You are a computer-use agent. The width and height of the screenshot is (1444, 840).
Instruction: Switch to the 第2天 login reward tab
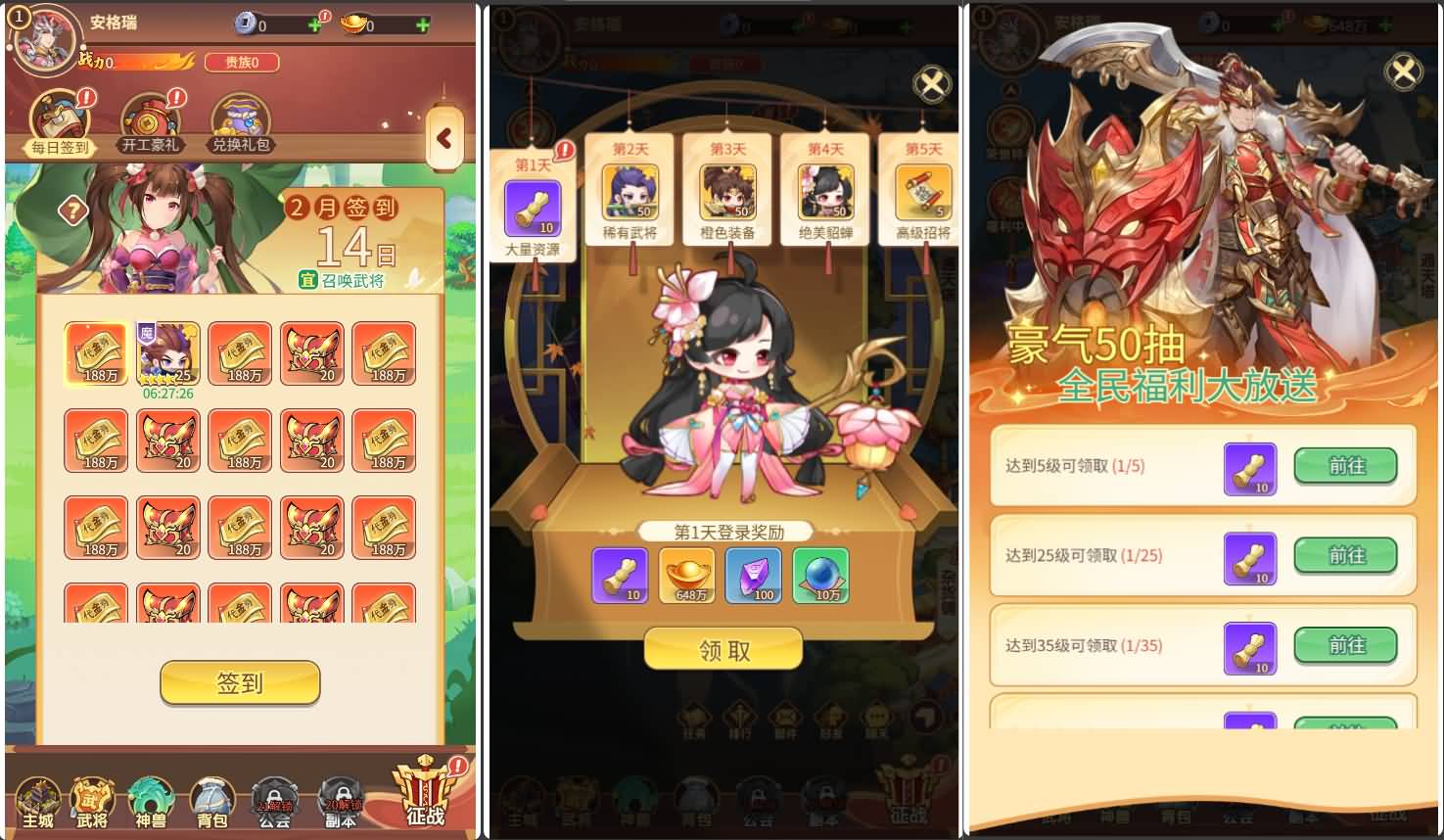point(631,191)
